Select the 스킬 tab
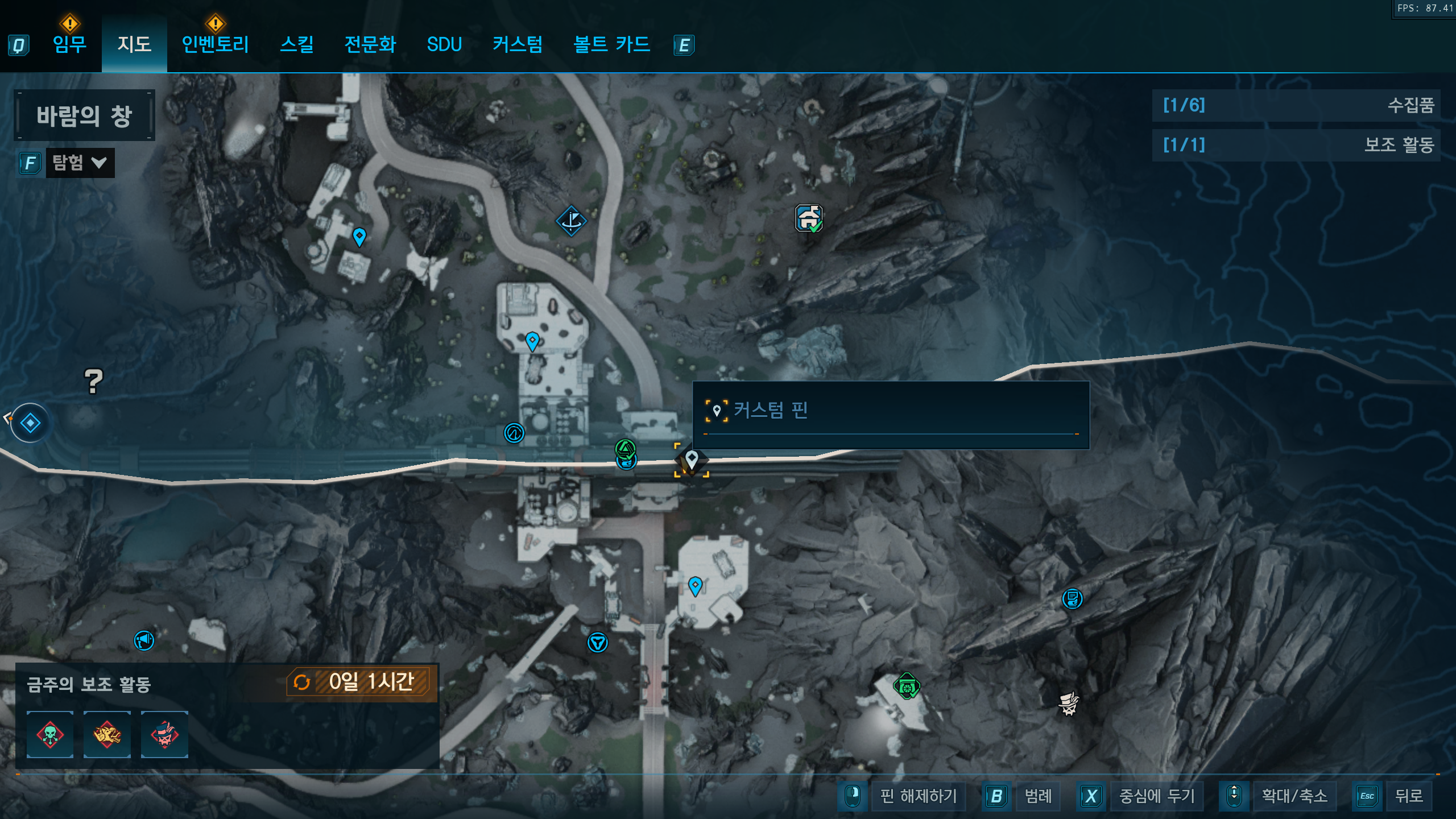The width and height of the screenshot is (1456, 819). coord(296,44)
